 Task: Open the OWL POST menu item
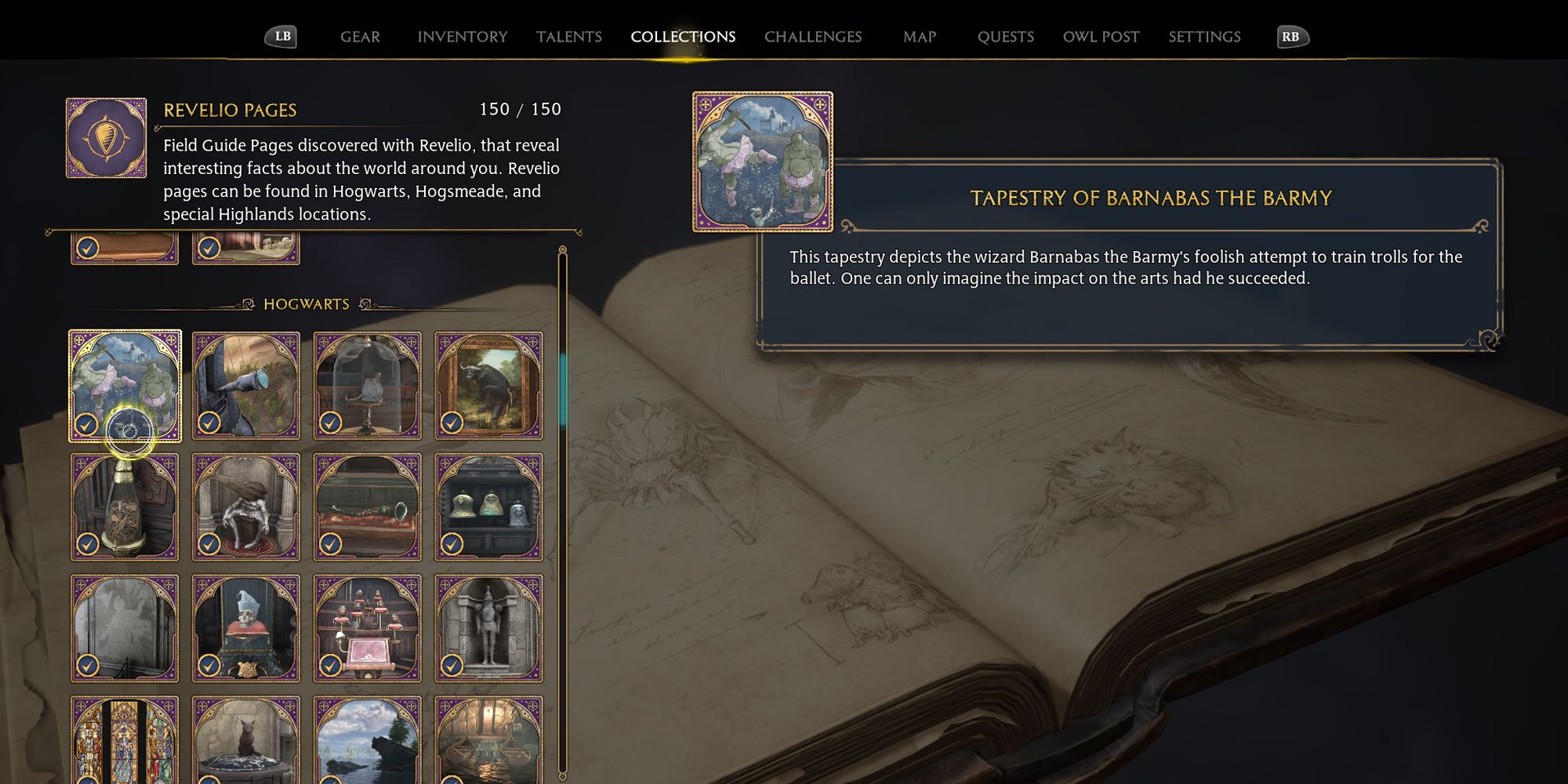(x=1101, y=36)
